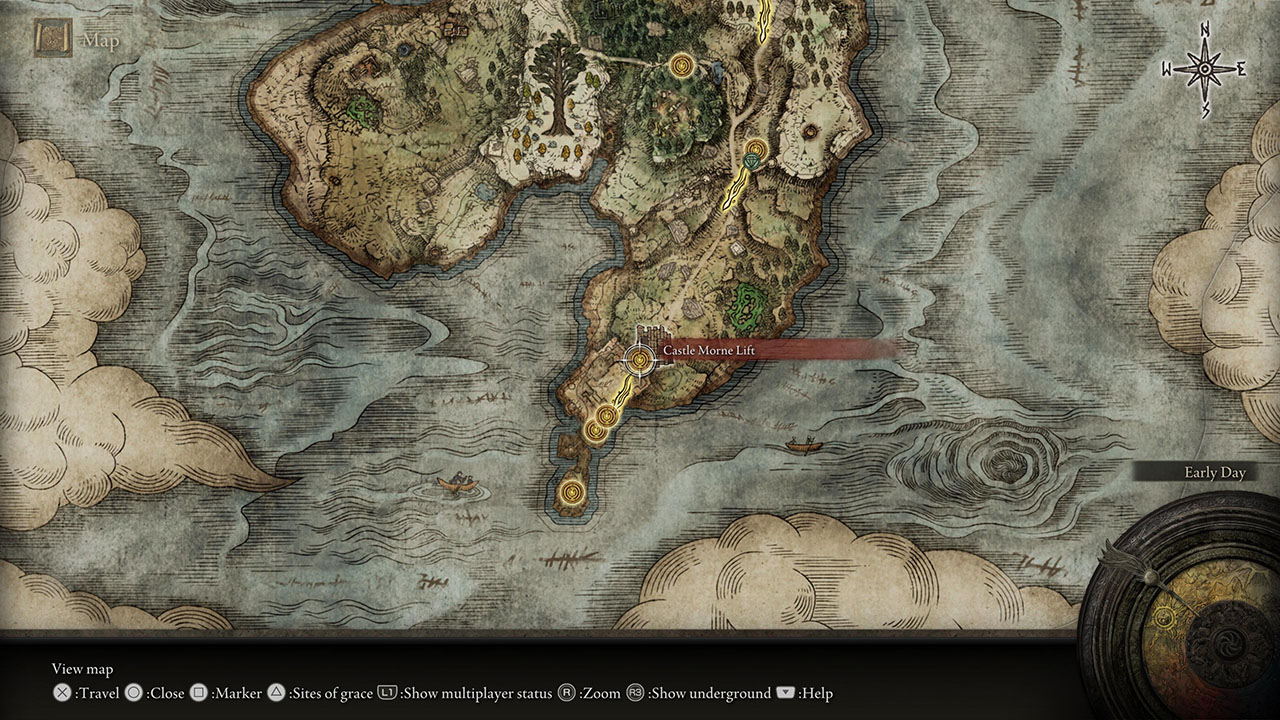Click the compass rose
This screenshot has height=720, width=1280.
[1204, 68]
